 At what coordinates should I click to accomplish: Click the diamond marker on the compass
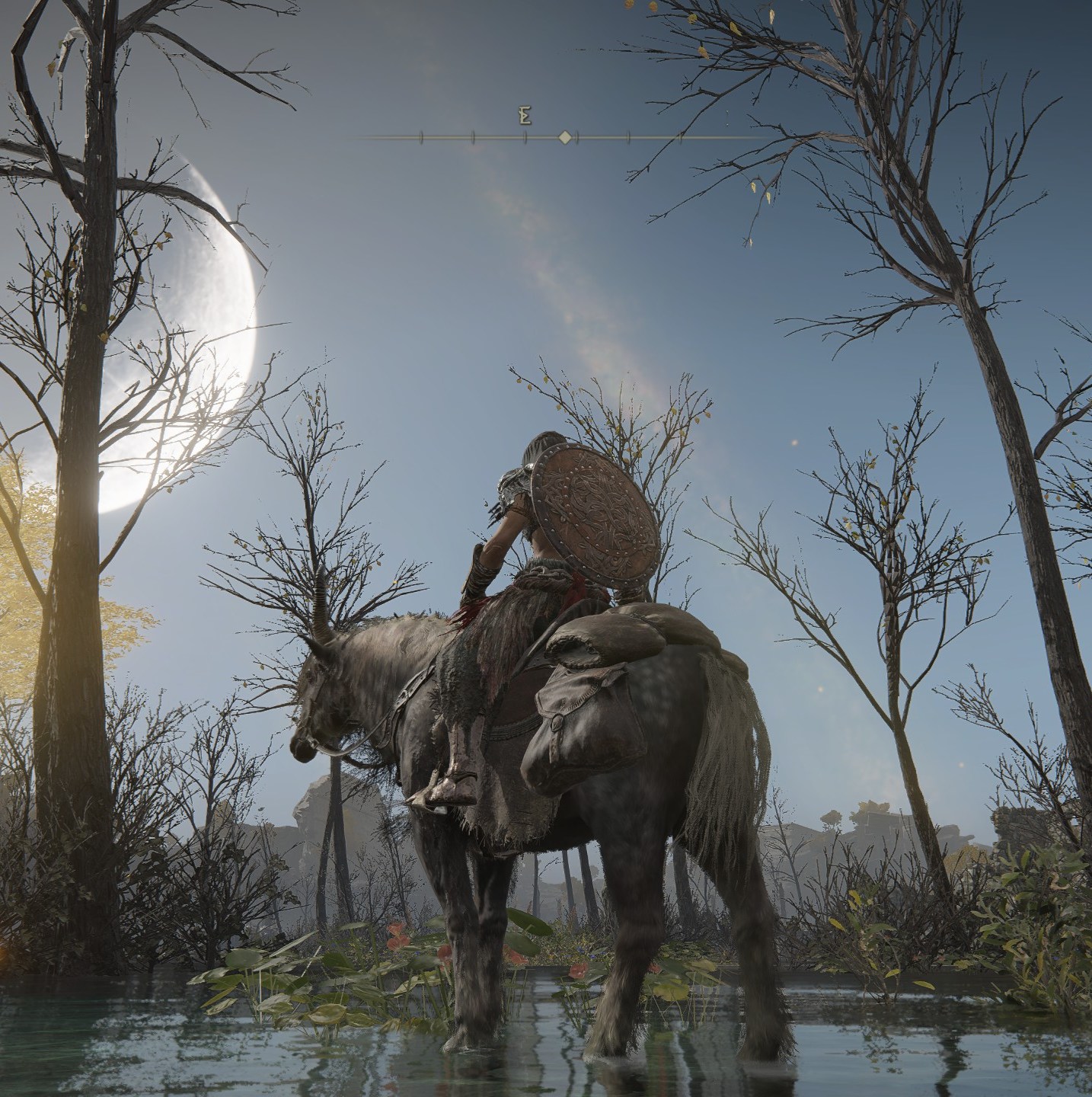(565, 137)
